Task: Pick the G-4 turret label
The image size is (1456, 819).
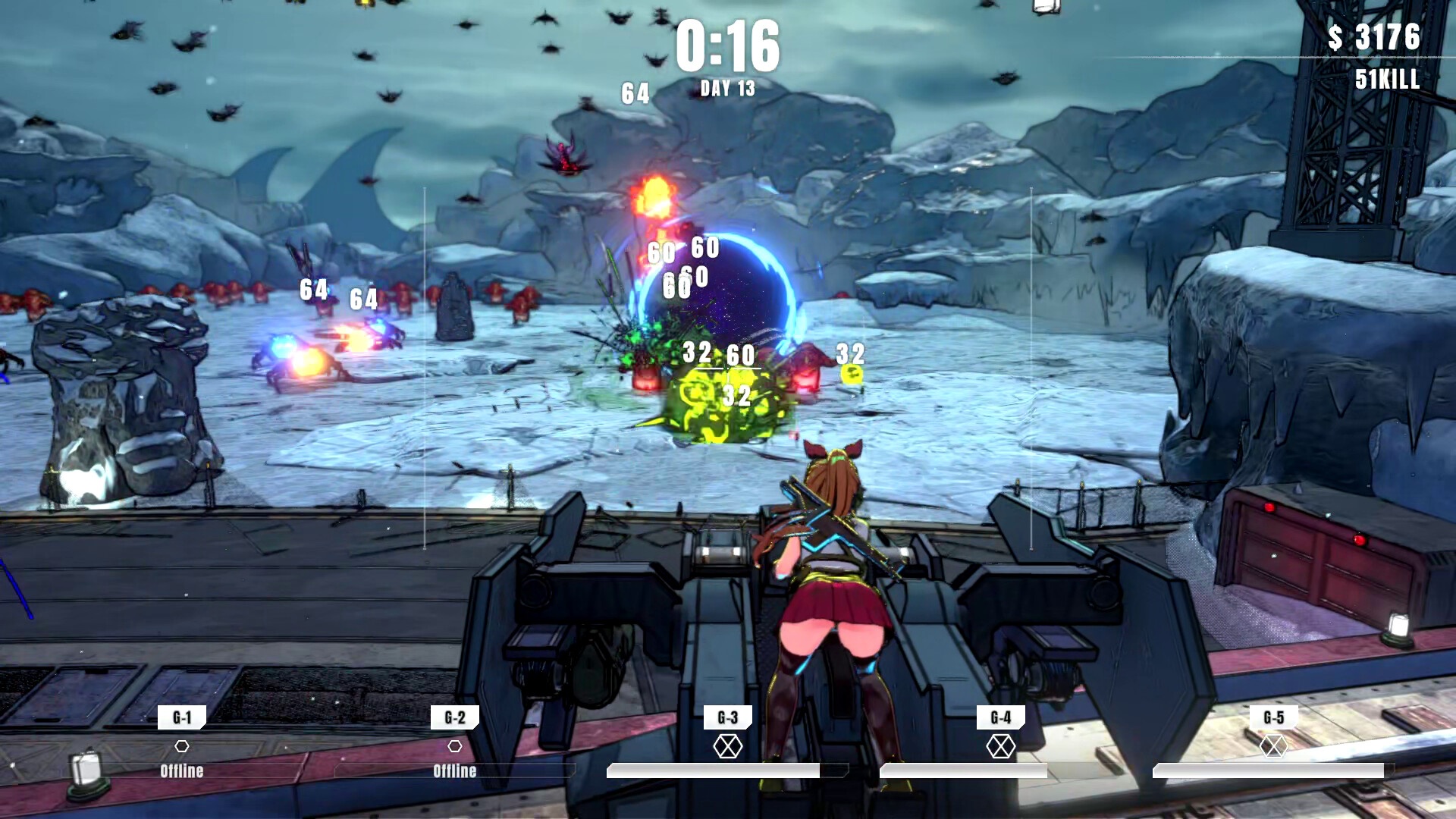Action: 1001,717
